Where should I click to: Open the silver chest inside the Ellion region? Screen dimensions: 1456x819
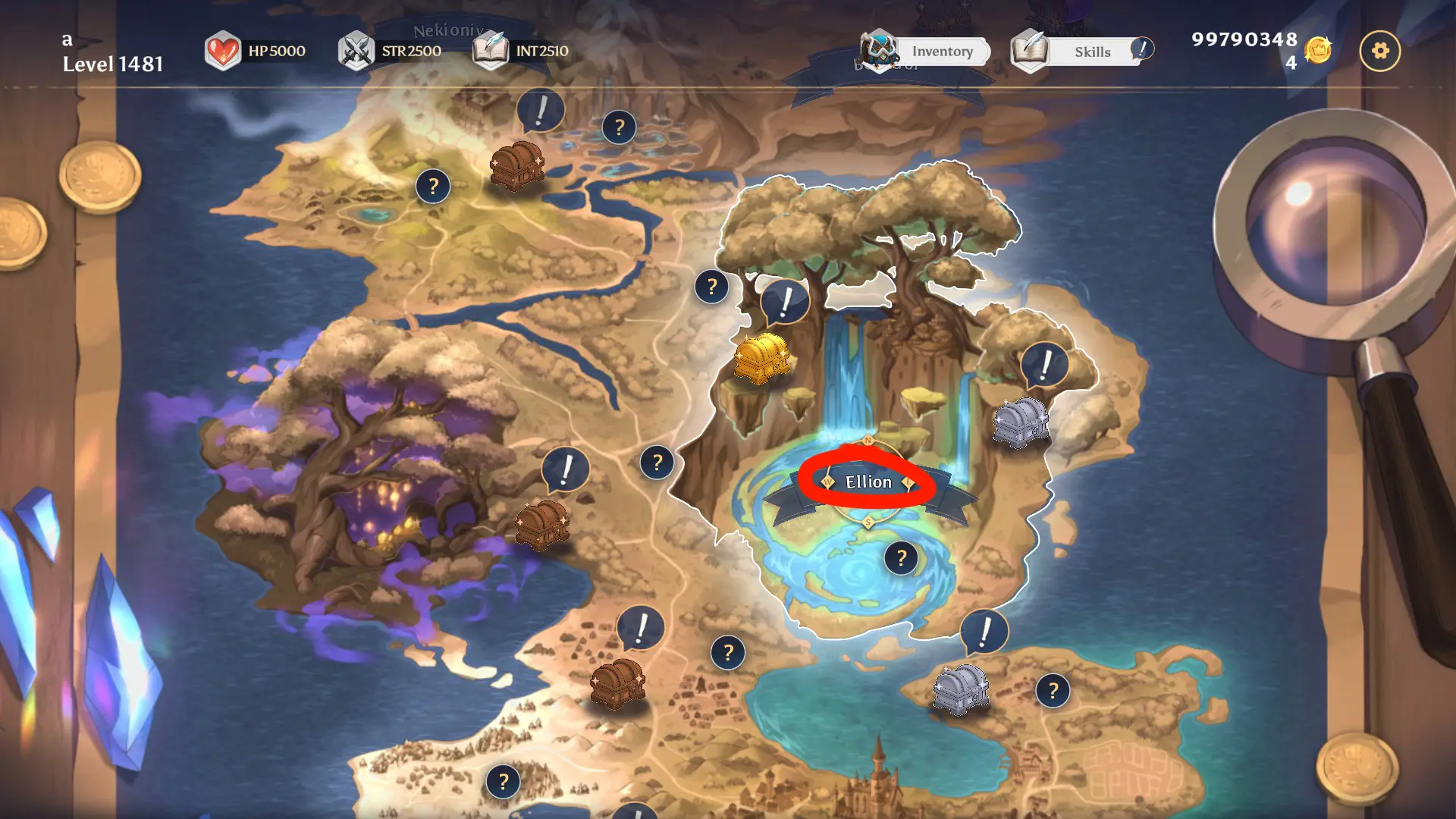pos(1021,422)
